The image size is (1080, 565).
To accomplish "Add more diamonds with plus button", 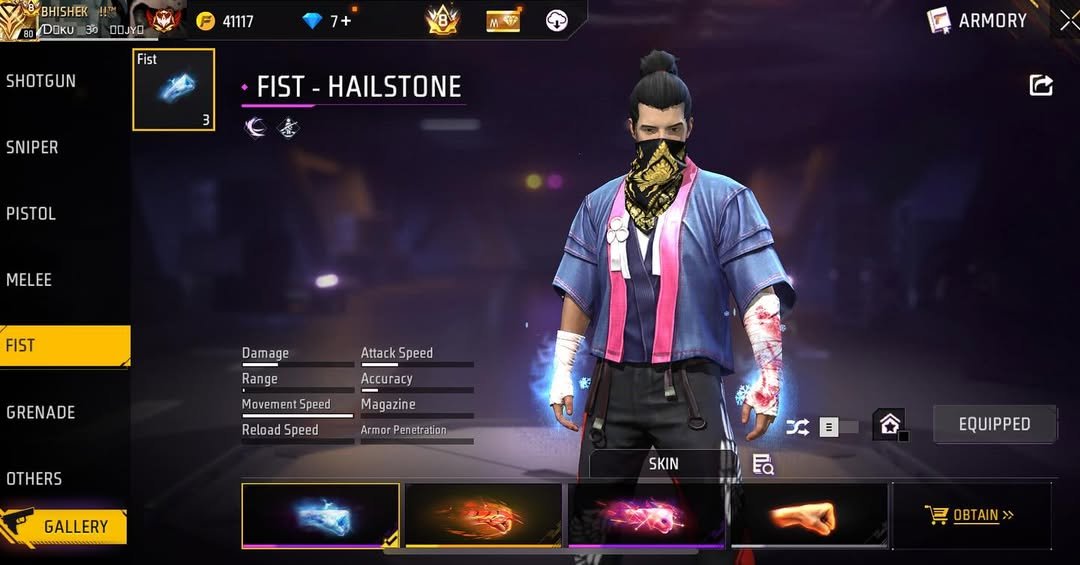I will 346,21.
